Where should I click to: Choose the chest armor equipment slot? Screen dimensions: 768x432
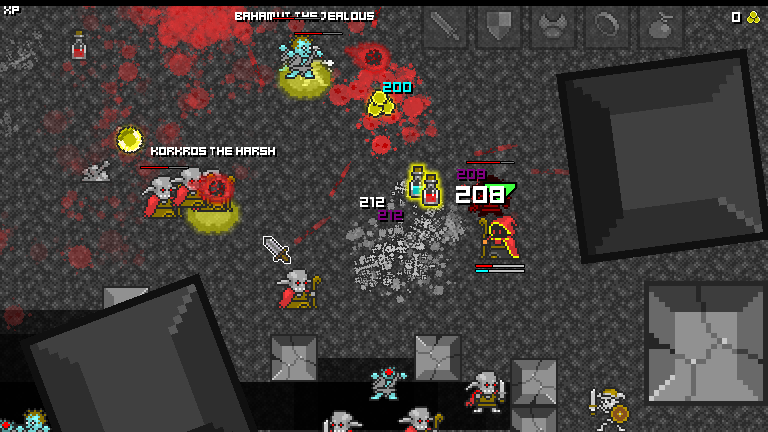tap(553, 28)
